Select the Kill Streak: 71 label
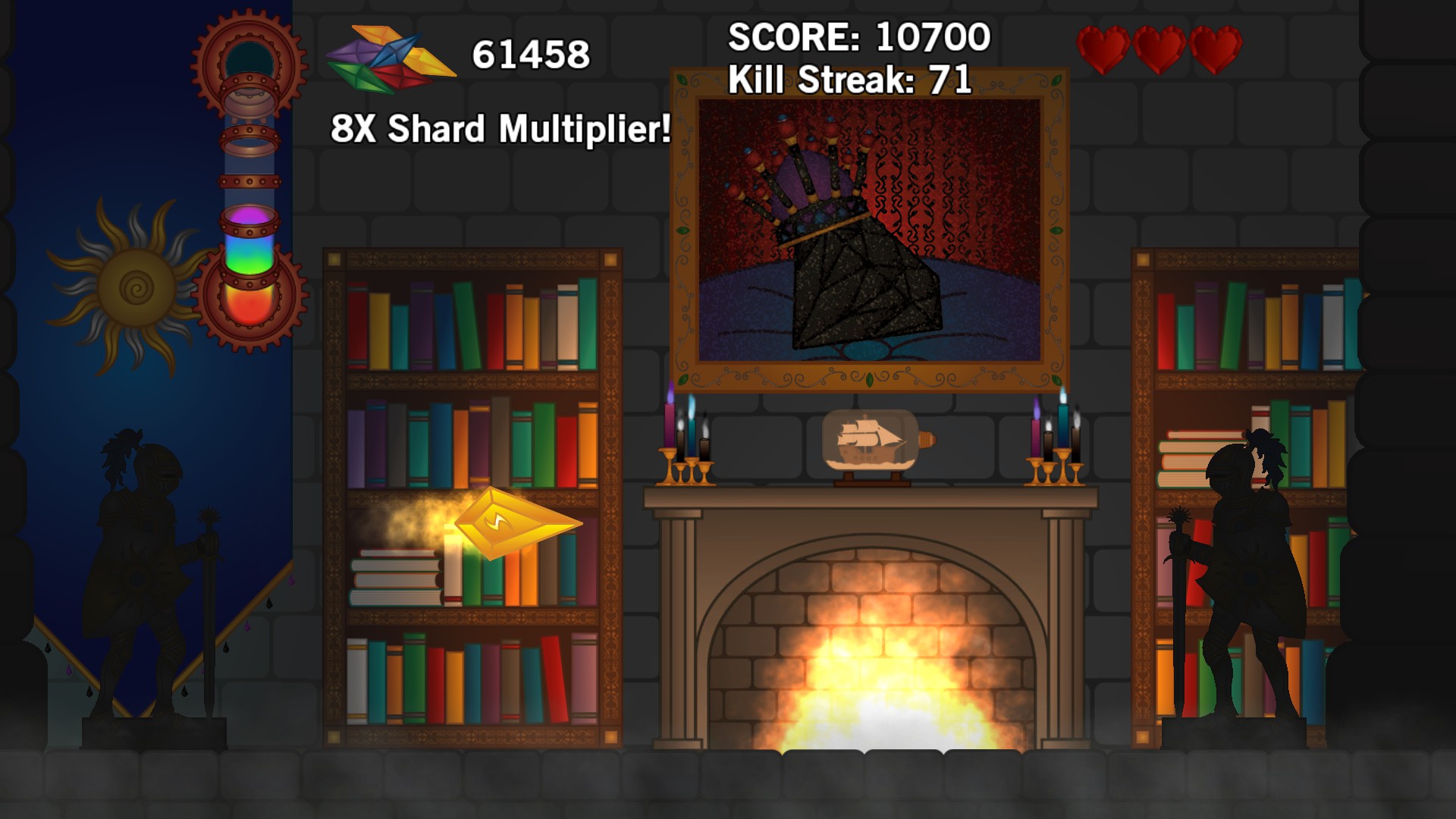 point(849,78)
